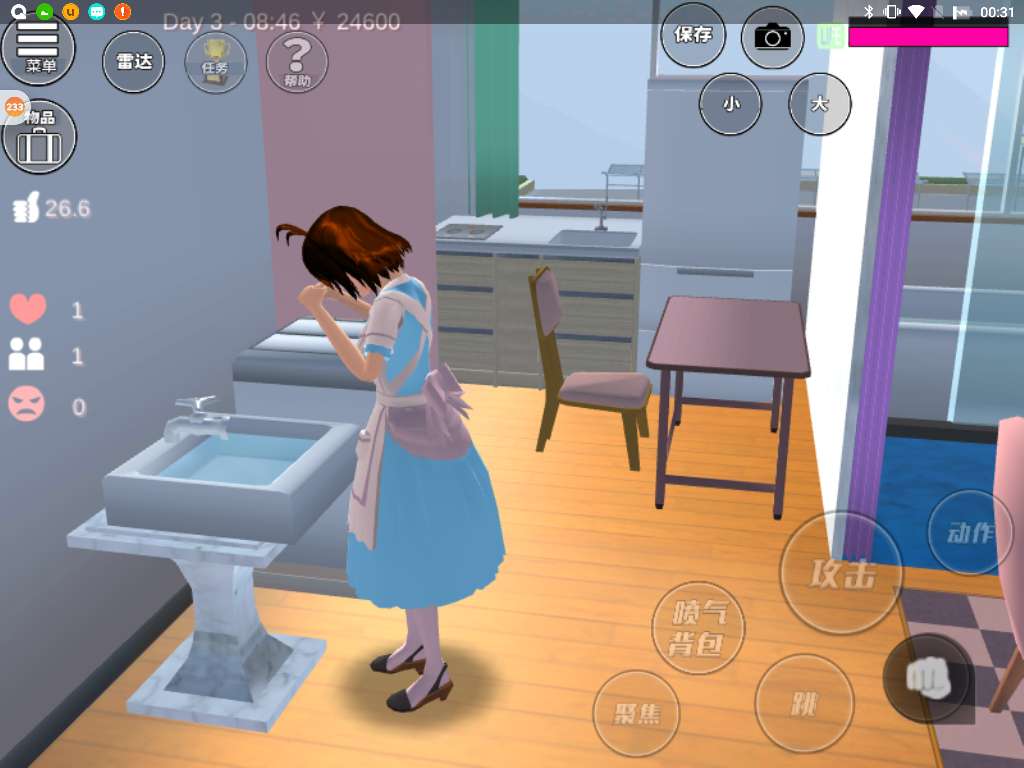The width and height of the screenshot is (1024, 768).
Task: Tap the 聚焦 focus button
Action: pyautogui.click(x=636, y=713)
